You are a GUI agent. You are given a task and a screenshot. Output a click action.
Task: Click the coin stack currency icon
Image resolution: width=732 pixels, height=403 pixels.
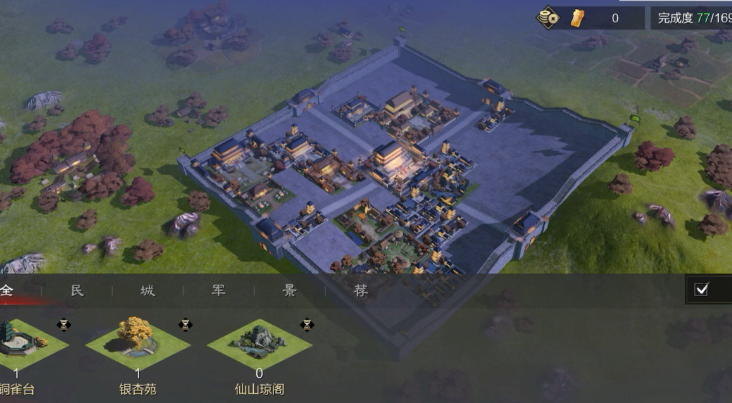tap(549, 18)
